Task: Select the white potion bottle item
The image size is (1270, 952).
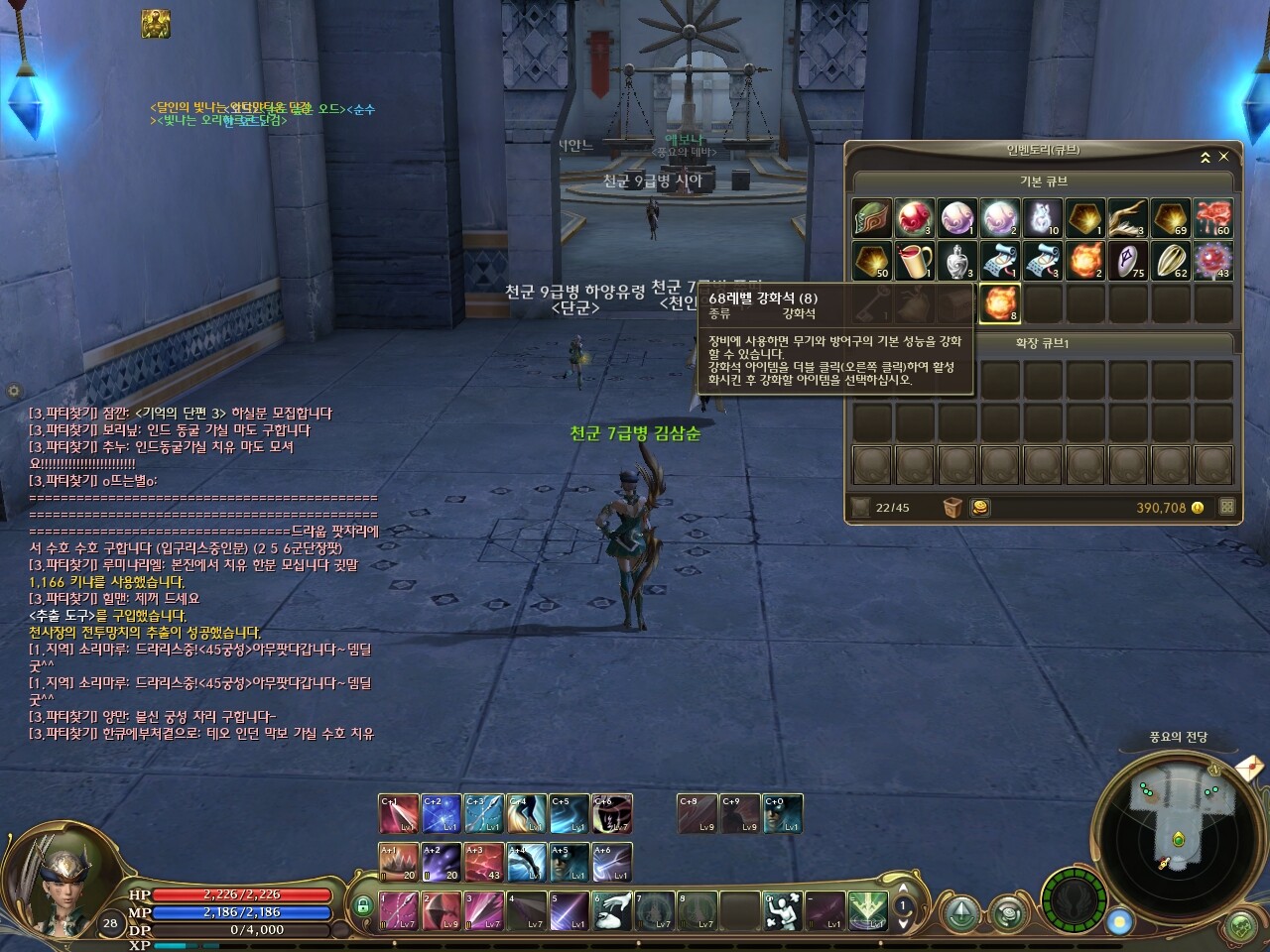Action: pyautogui.click(x=956, y=261)
